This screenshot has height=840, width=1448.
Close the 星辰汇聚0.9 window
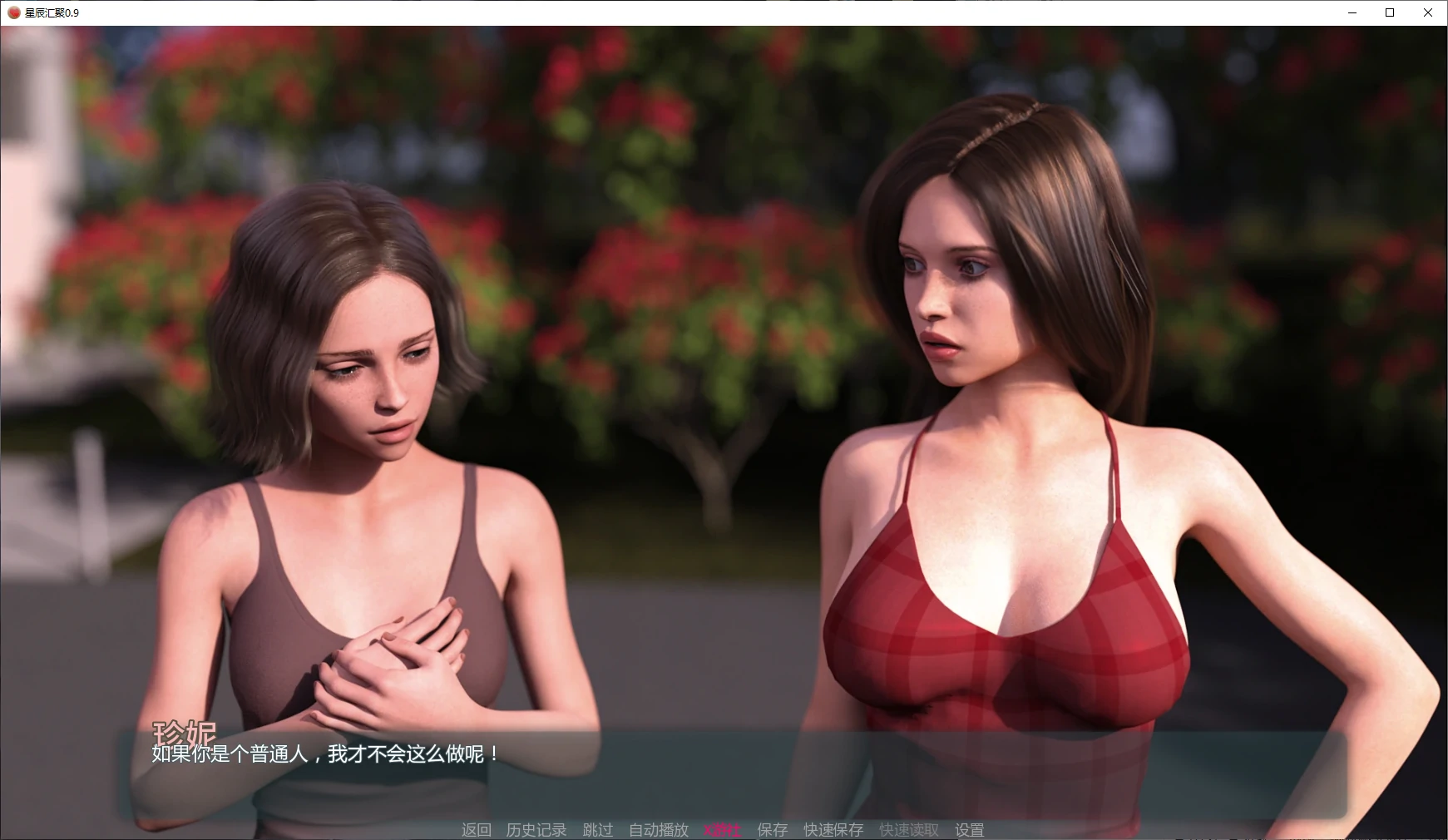tap(1428, 12)
